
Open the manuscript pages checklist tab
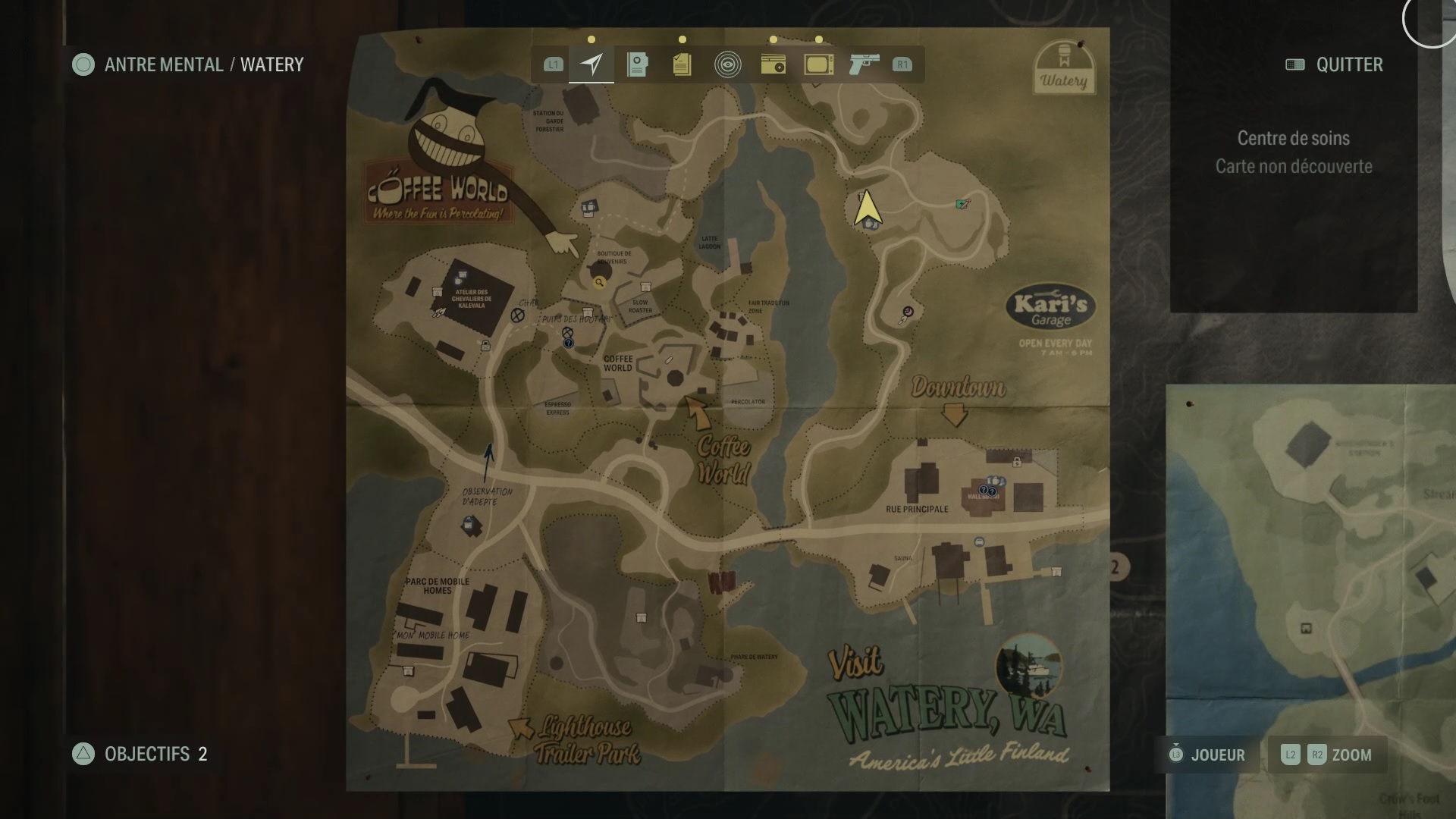click(x=682, y=64)
